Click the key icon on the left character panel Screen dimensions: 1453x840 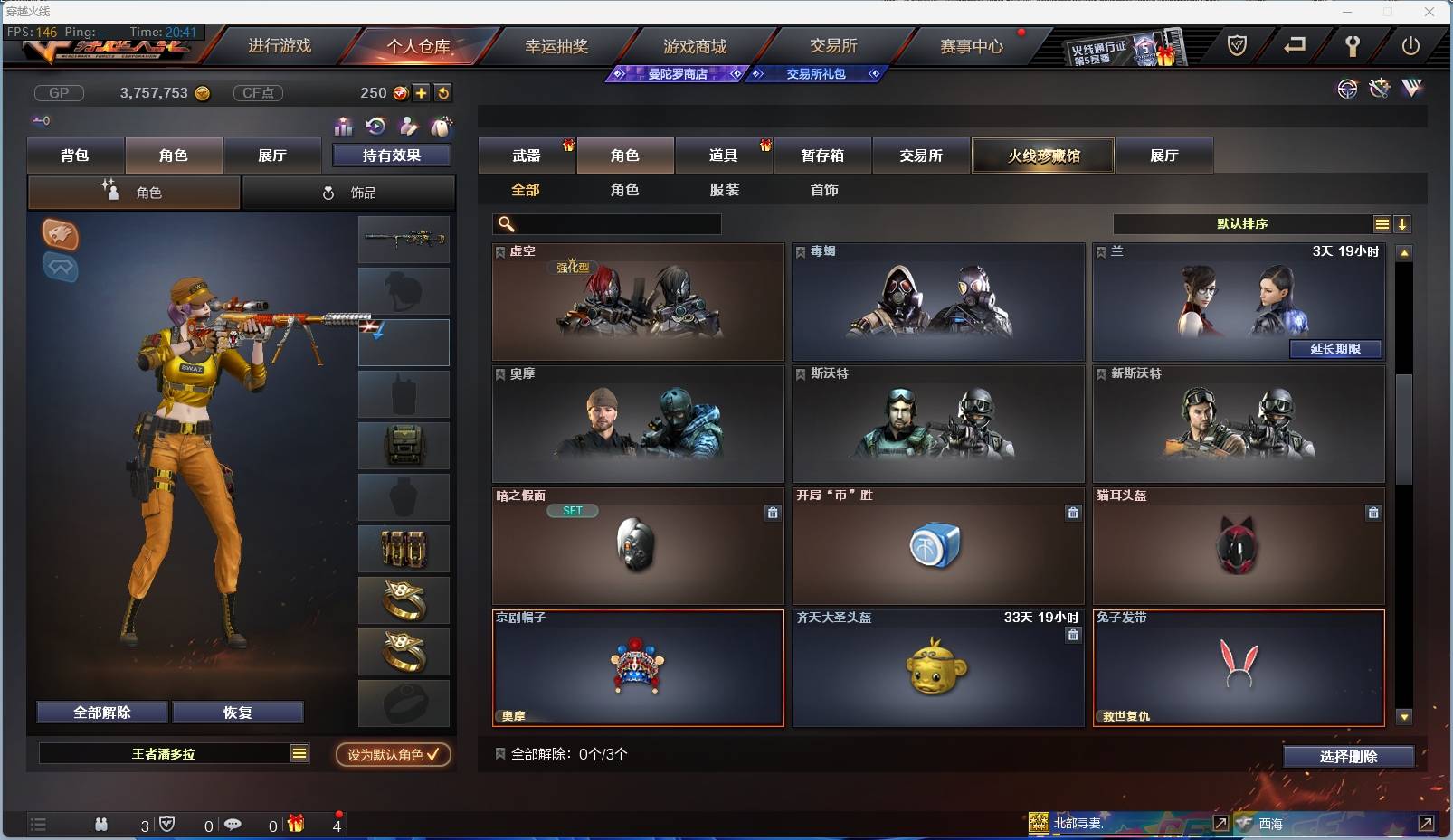click(x=41, y=119)
